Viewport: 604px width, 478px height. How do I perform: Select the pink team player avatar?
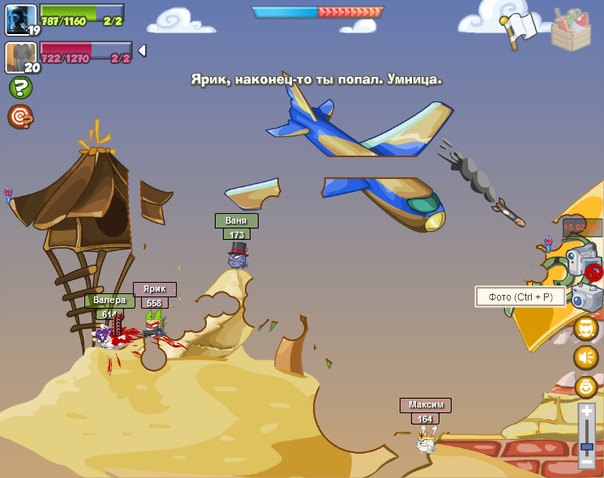tap(21, 56)
